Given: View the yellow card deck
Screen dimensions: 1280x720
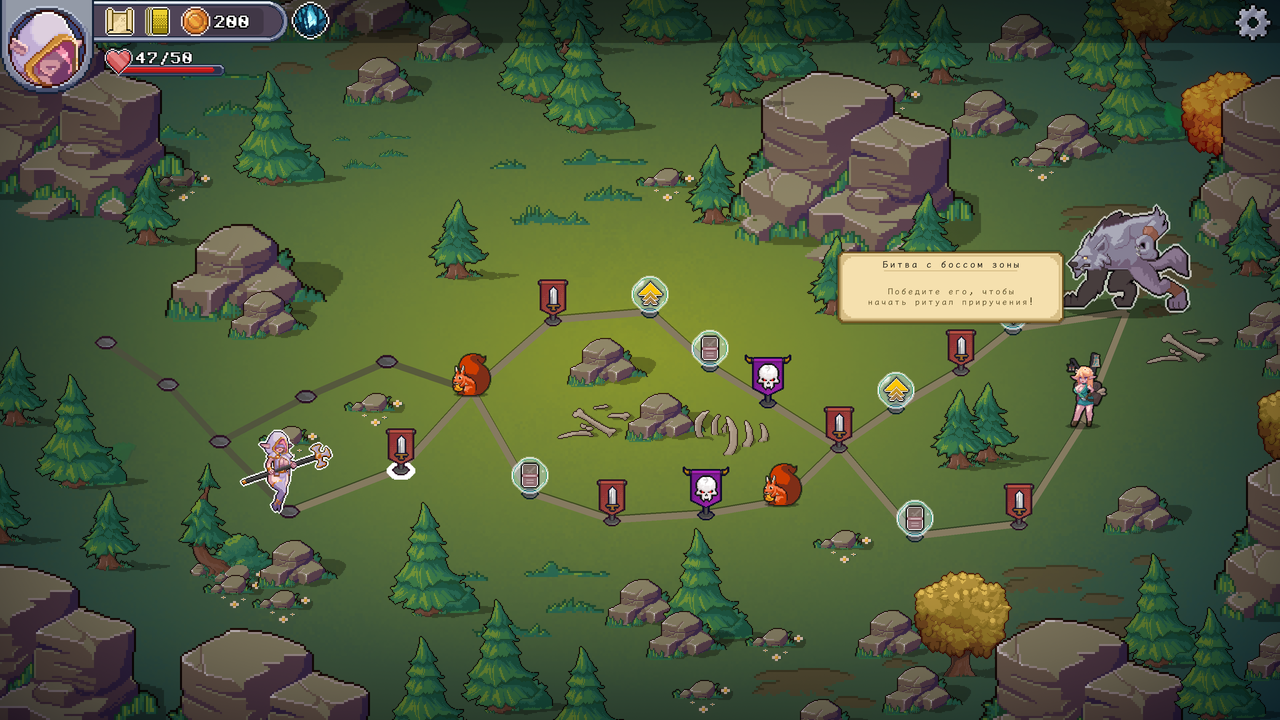Looking at the screenshot, I should coord(157,21).
